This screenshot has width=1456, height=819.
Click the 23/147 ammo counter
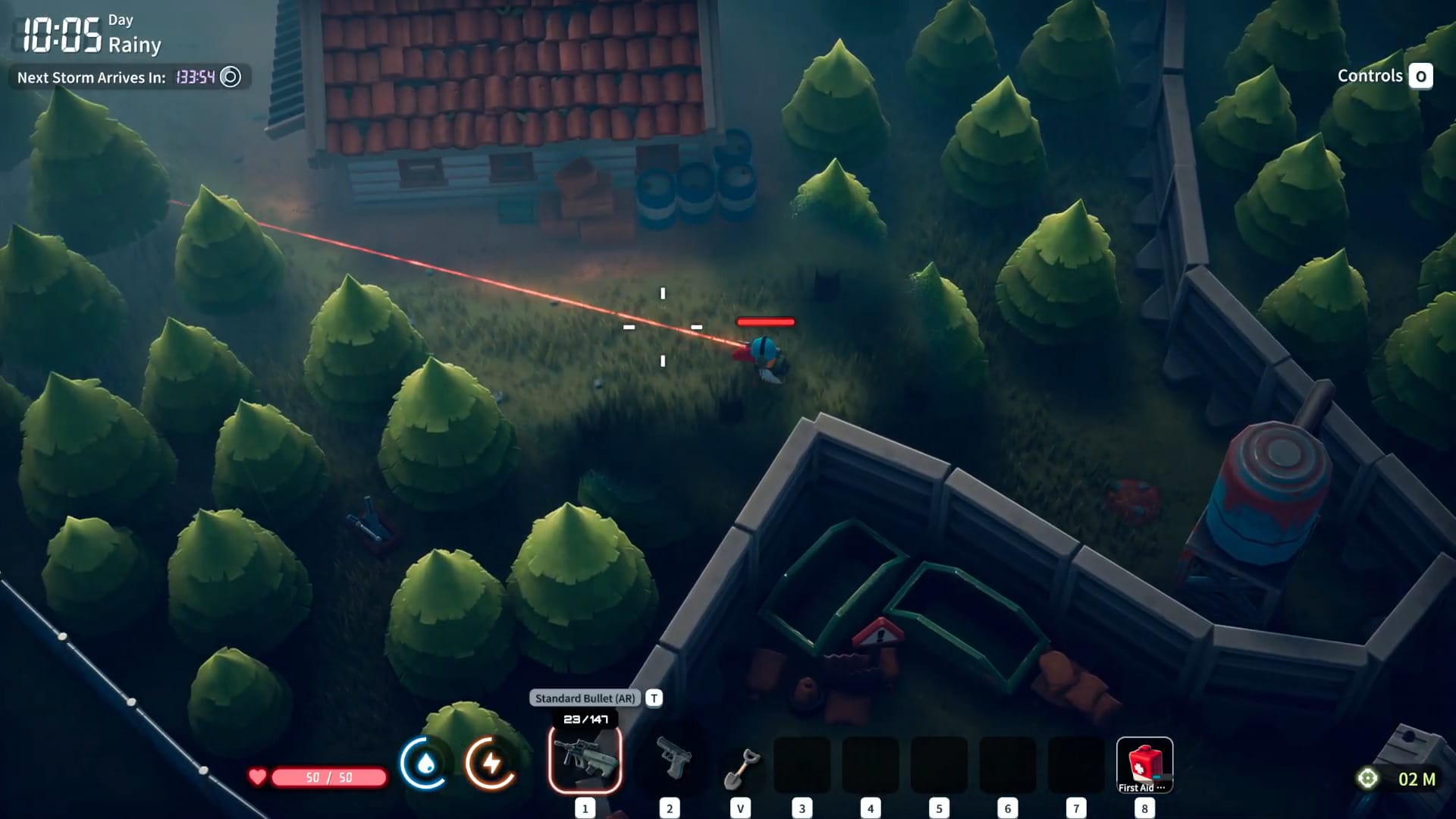[x=585, y=720]
